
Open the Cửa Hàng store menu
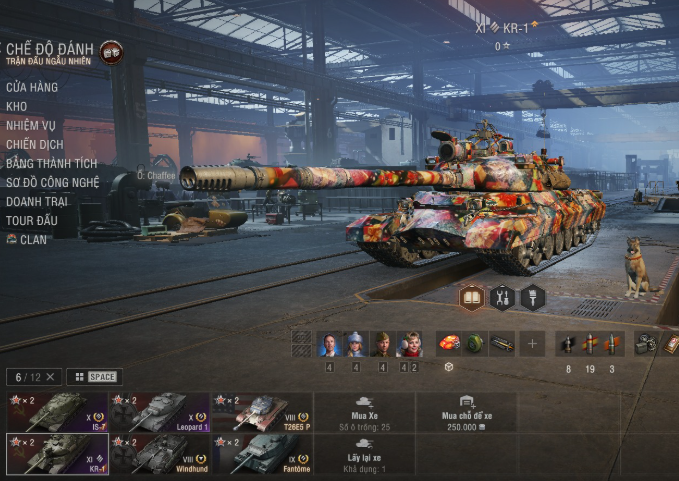[32, 87]
